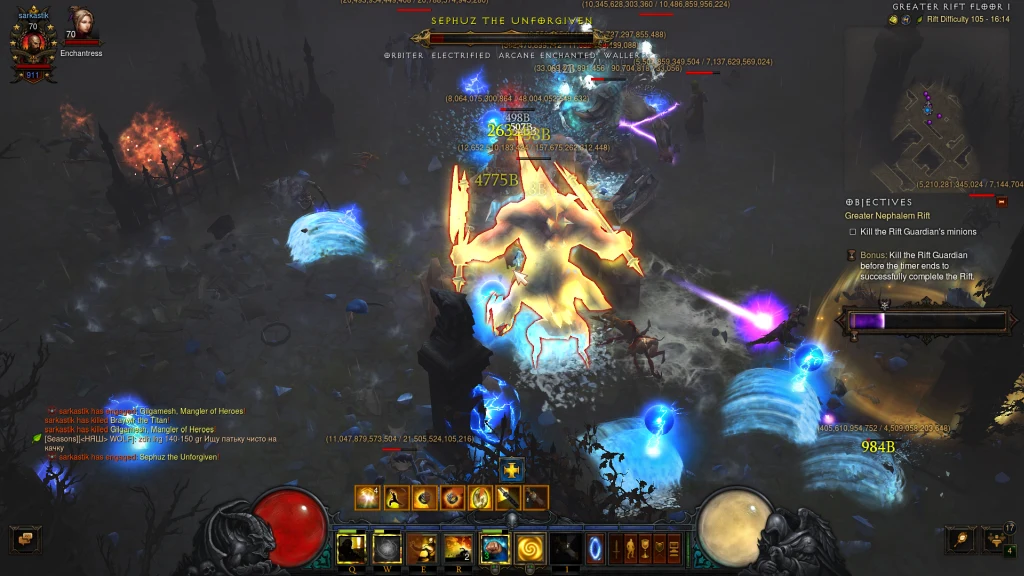Activate the W skill slot

pos(387,548)
